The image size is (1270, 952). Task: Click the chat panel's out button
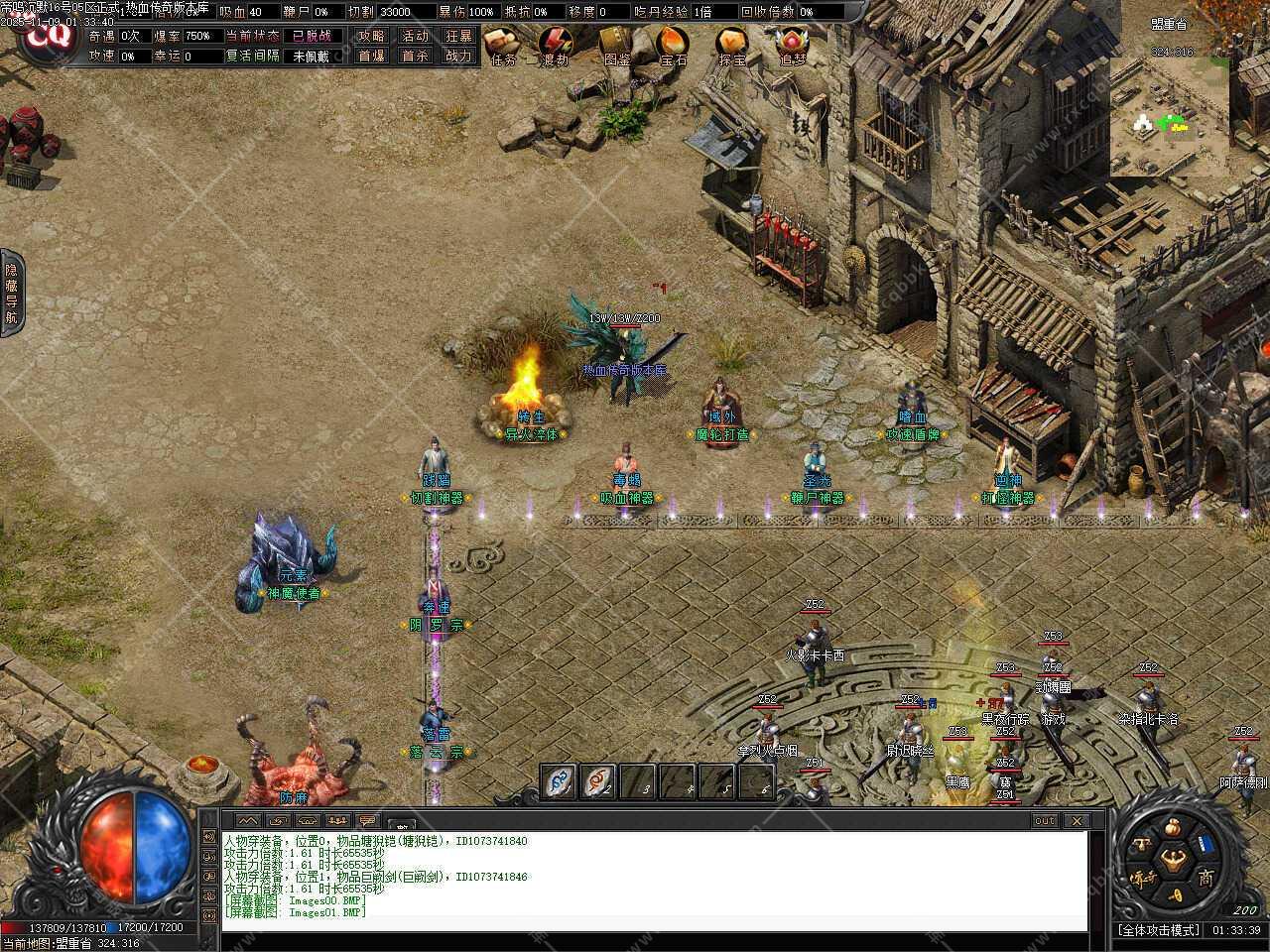[1045, 821]
